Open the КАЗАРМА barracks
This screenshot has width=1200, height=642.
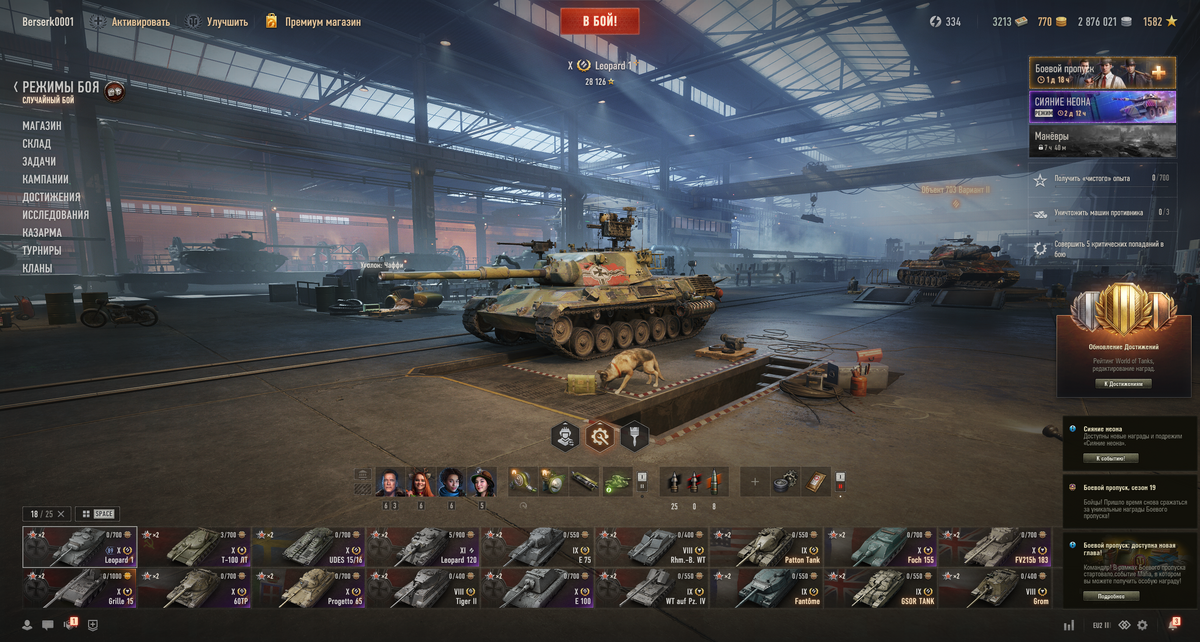click(42, 233)
